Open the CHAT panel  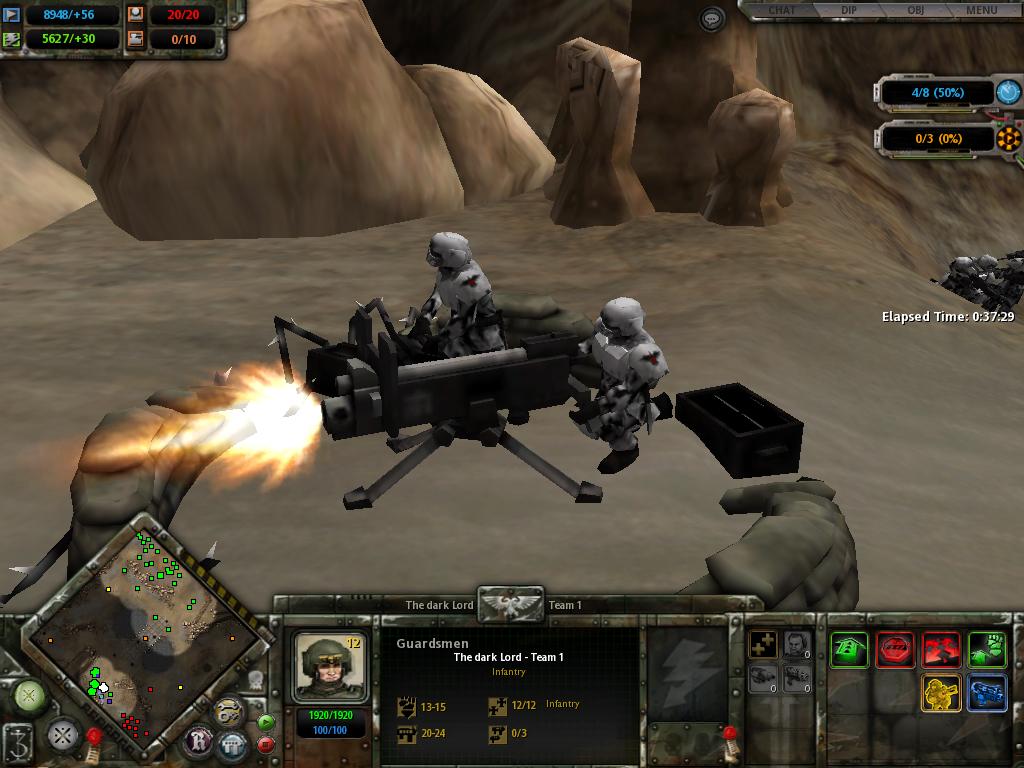tap(782, 11)
